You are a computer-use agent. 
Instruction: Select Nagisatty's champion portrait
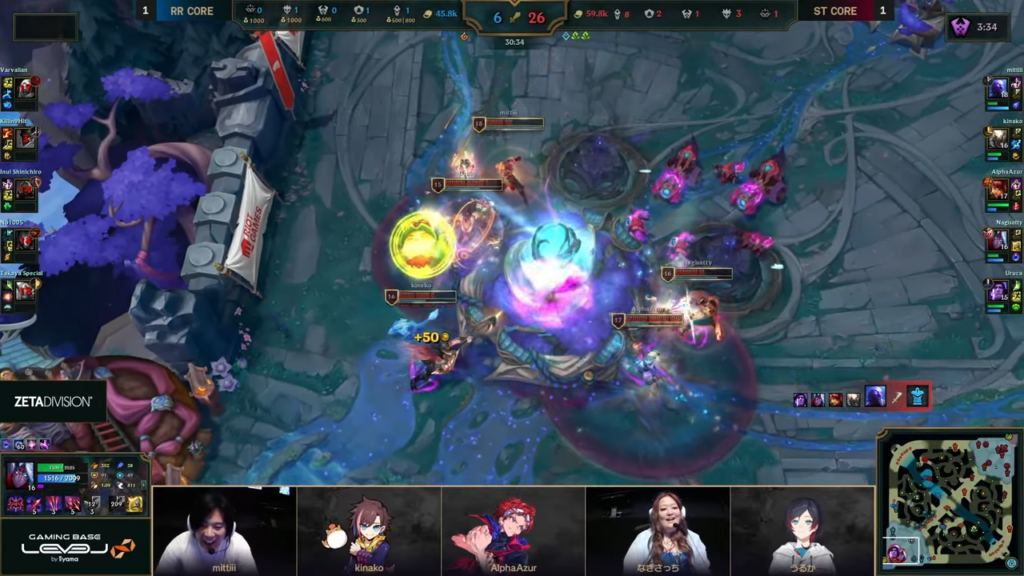(x=998, y=241)
